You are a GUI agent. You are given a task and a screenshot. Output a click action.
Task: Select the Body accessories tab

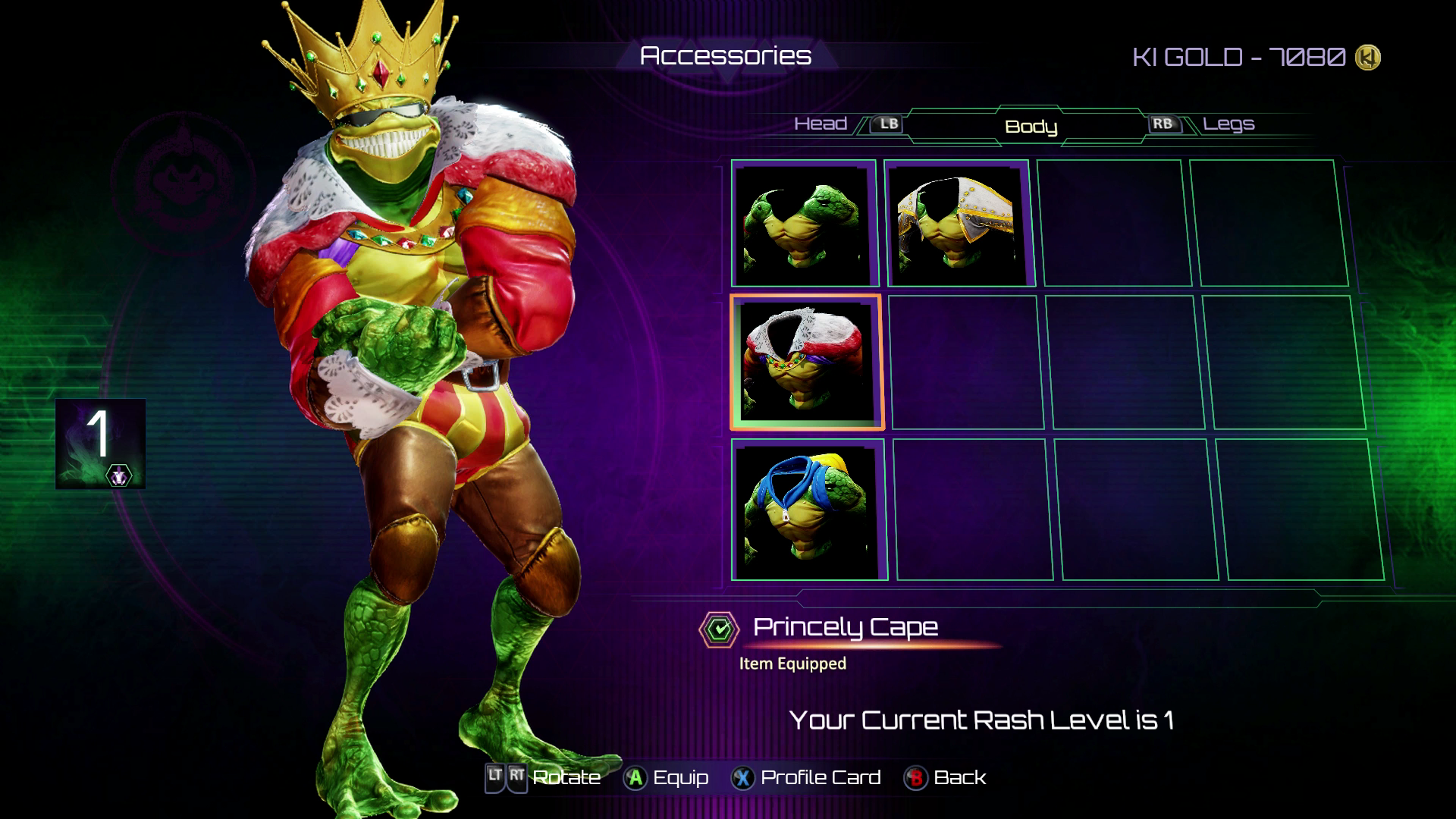click(1031, 127)
